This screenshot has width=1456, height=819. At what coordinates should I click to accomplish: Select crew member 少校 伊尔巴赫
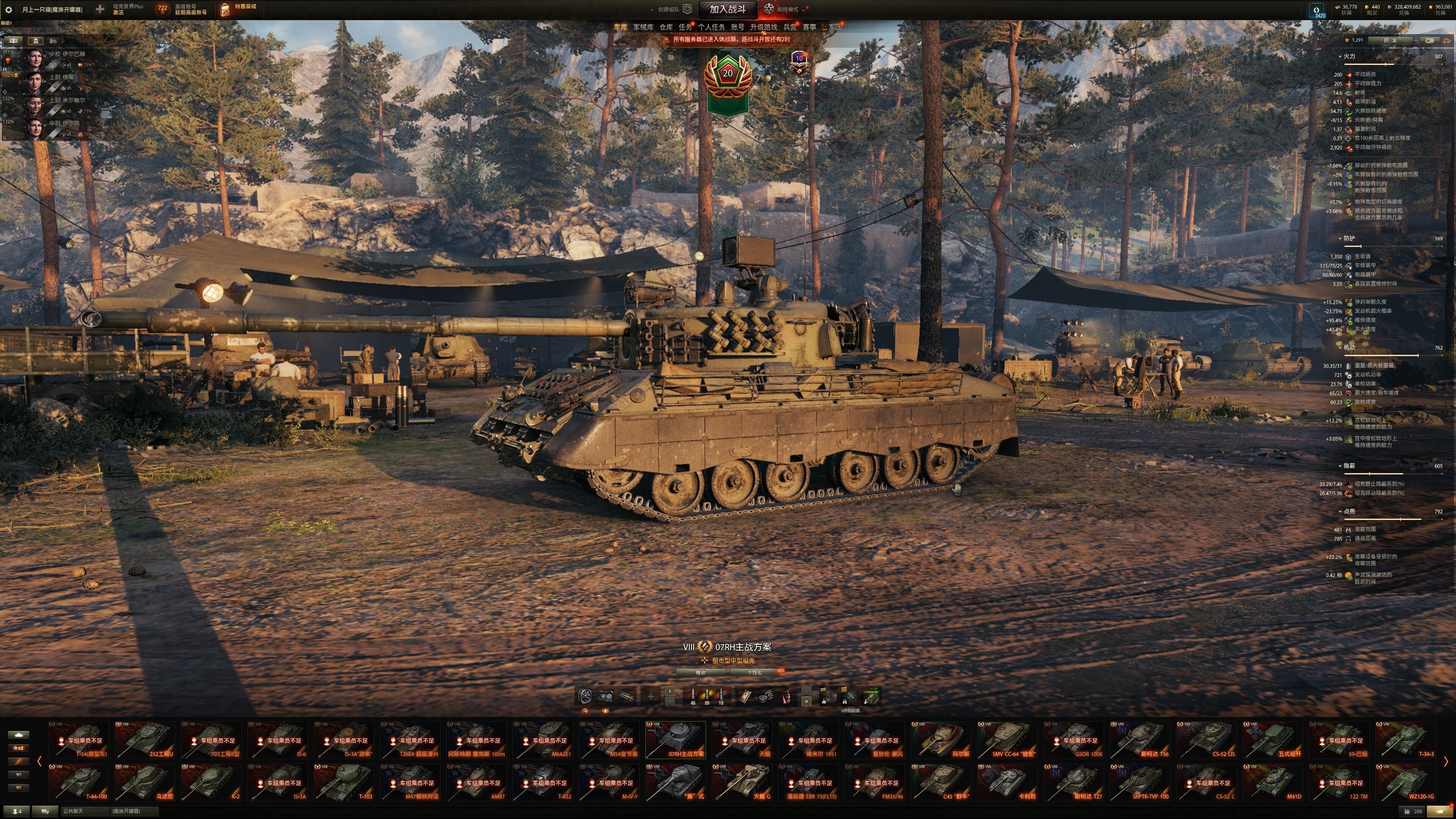point(66,54)
